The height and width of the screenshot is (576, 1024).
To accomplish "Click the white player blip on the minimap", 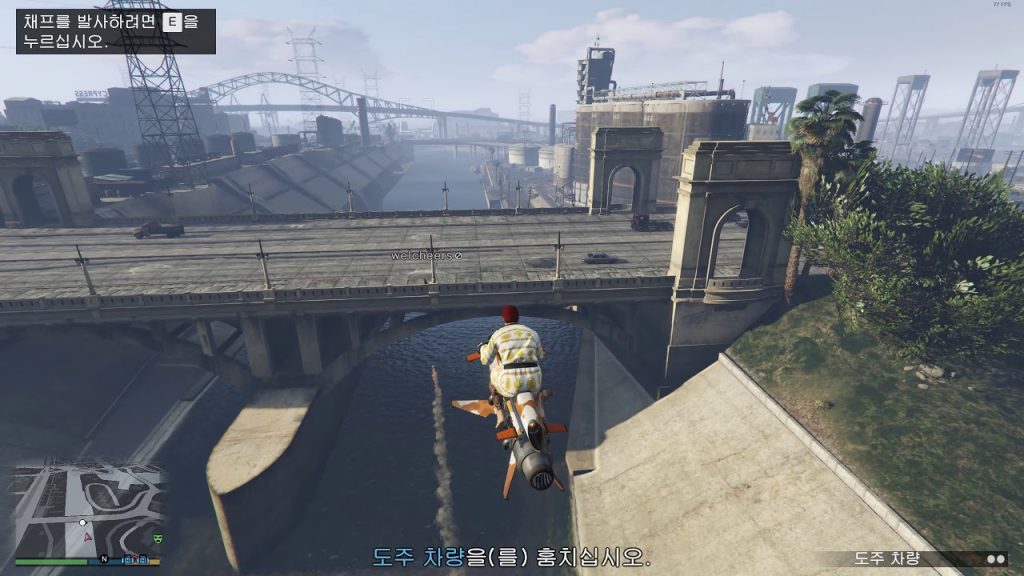I will click(x=83, y=522).
